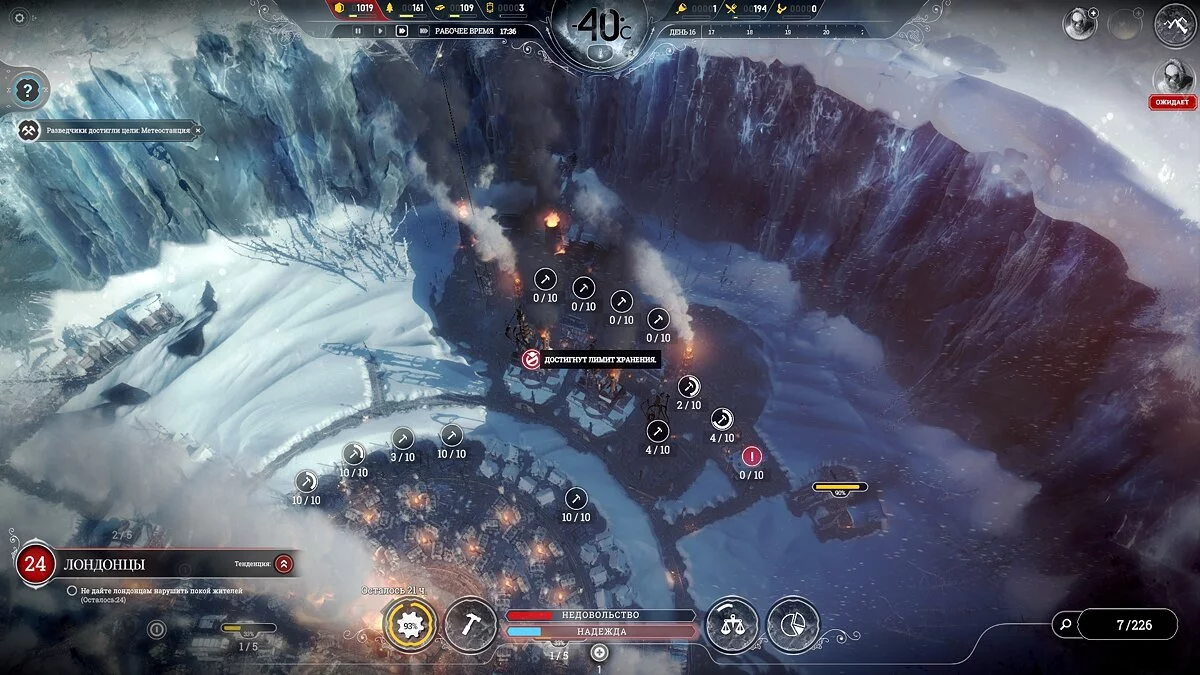Viewport: 1200px width, 675px height.
Task: Dismiss the scouts reached weather station notice
Action: click(197, 131)
